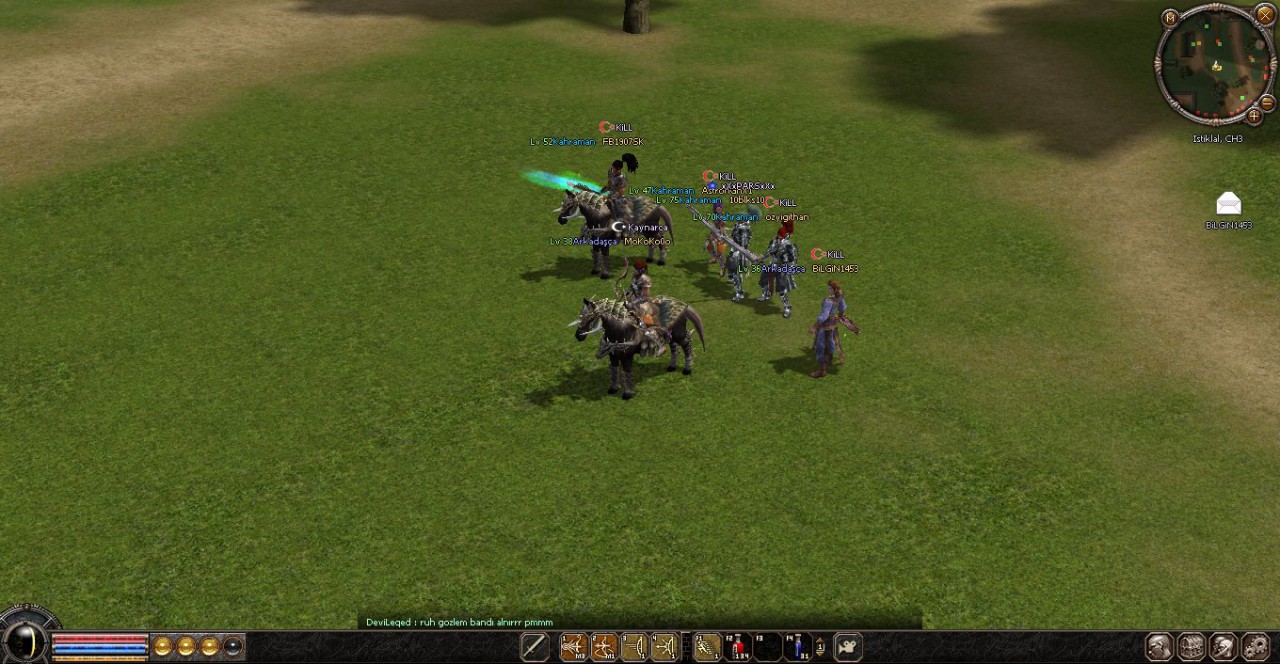The width and height of the screenshot is (1280, 664).
Task: Open the character window button
Action: tap(1159, 647)
